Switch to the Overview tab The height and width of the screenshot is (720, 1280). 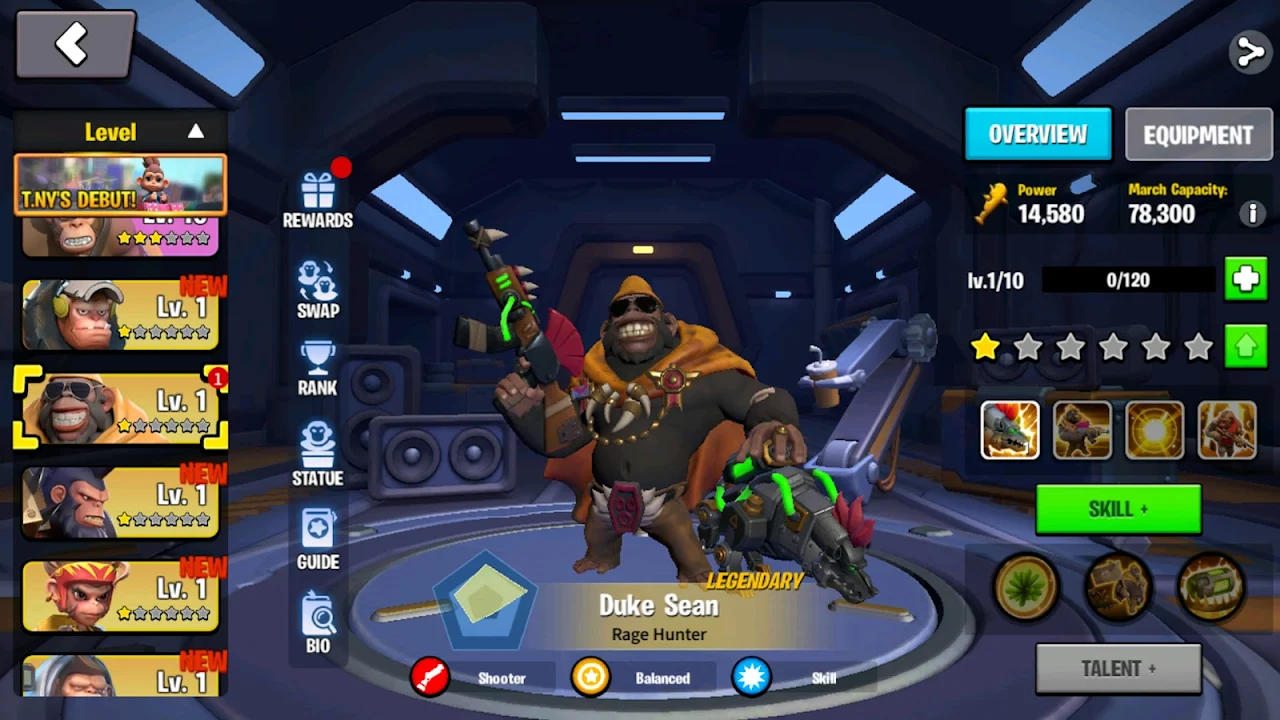coord(1038,134)
